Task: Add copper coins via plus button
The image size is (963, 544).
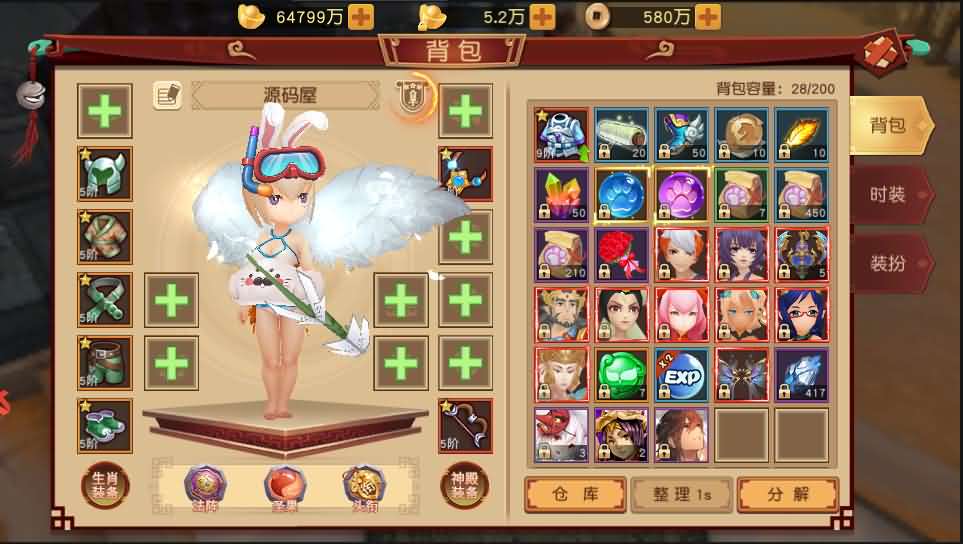Action: coord(707,16)
